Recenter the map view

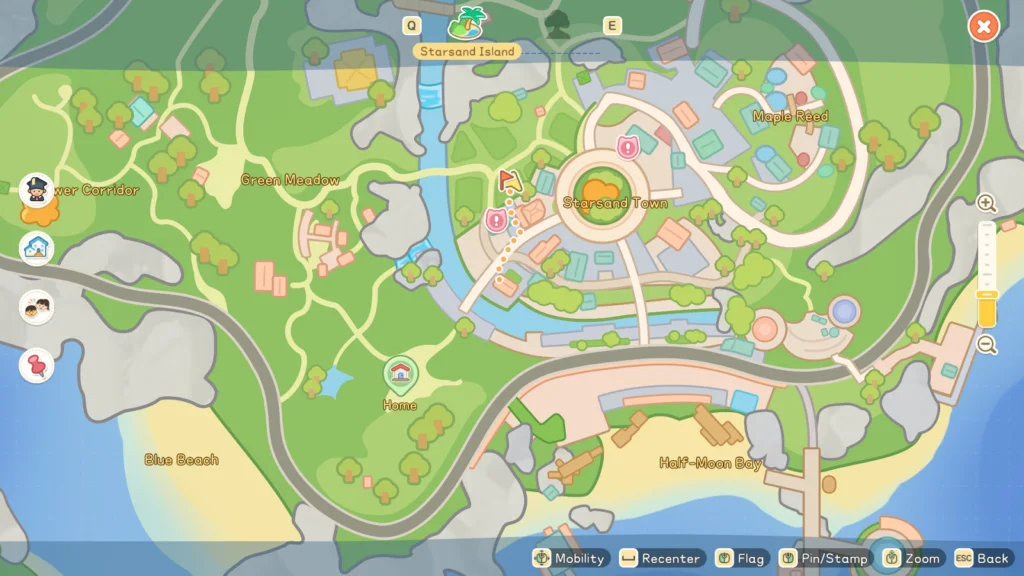point(661,558)
